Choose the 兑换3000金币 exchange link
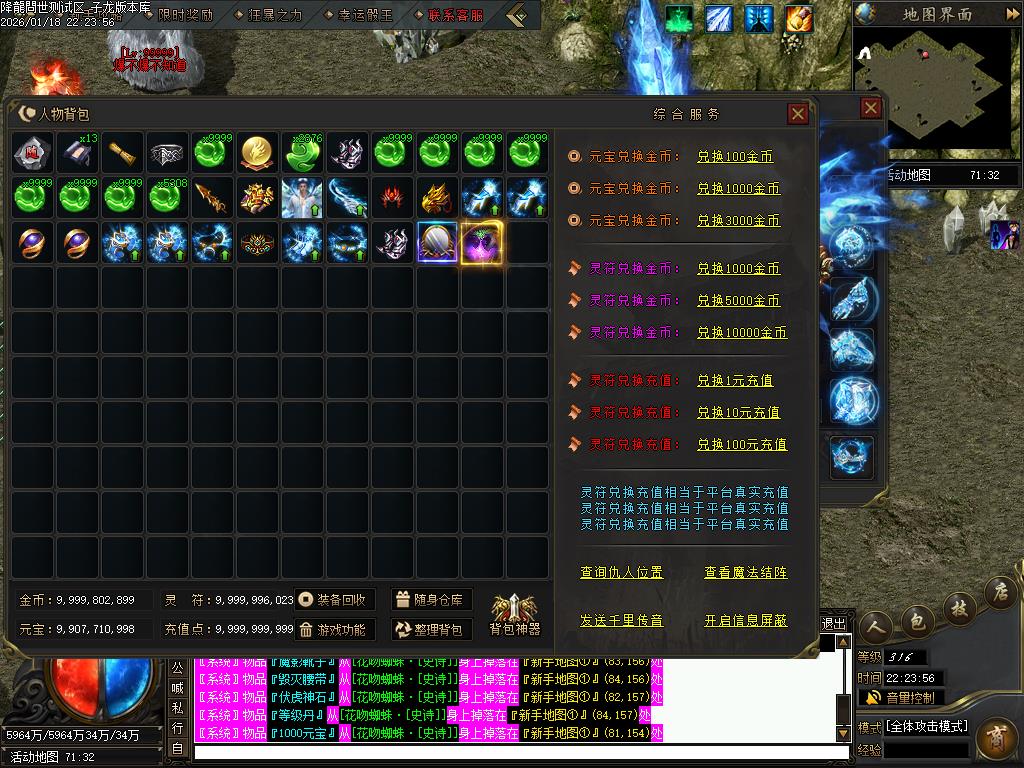Viewport: 1024px width, 768px height. tap(738, 221)
